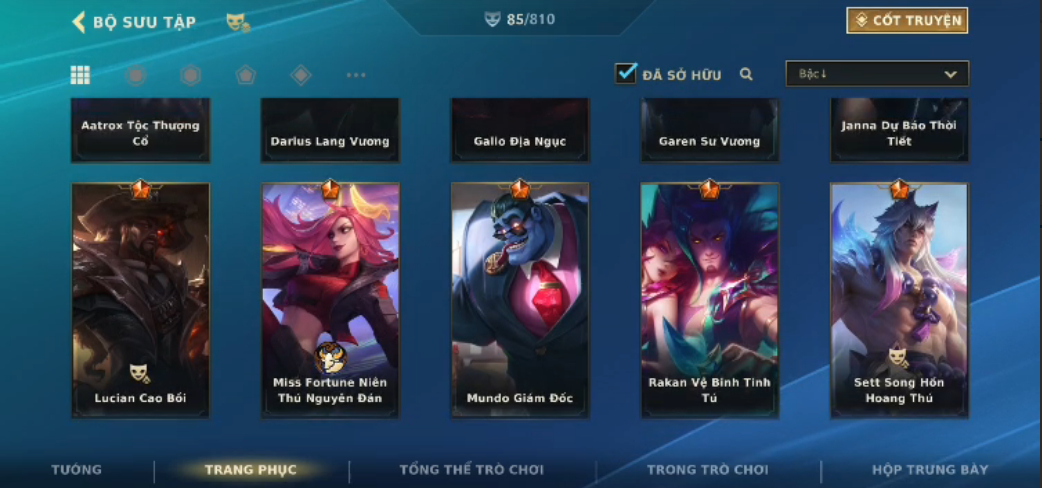Open the Cốt Truyện button
The width and height of the screenshot is (1042, 488).
[x=906, y=21]
